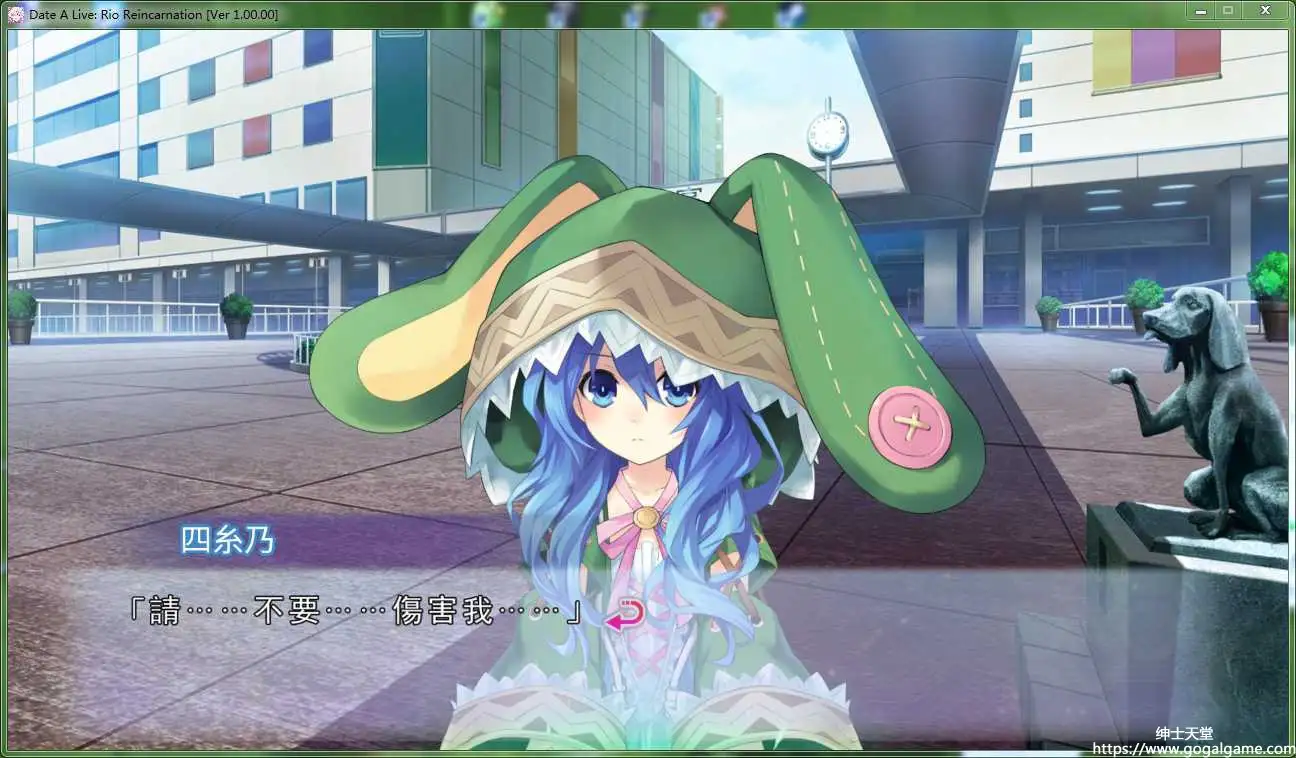Click the title bar reading Rio Reincarnation
Screen dimensions: 1296x758
tap(150, 13)
